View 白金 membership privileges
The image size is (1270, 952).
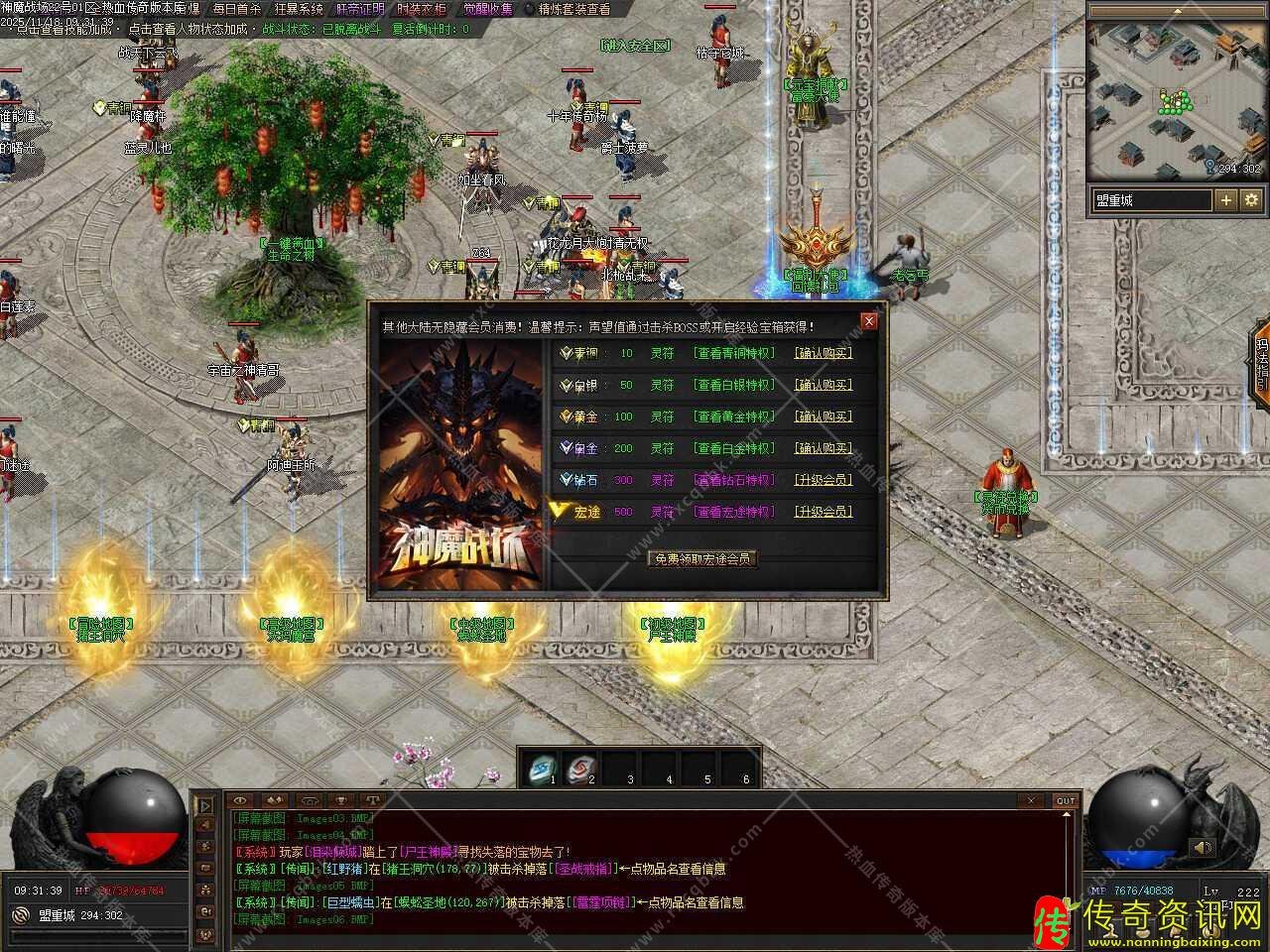733,448
